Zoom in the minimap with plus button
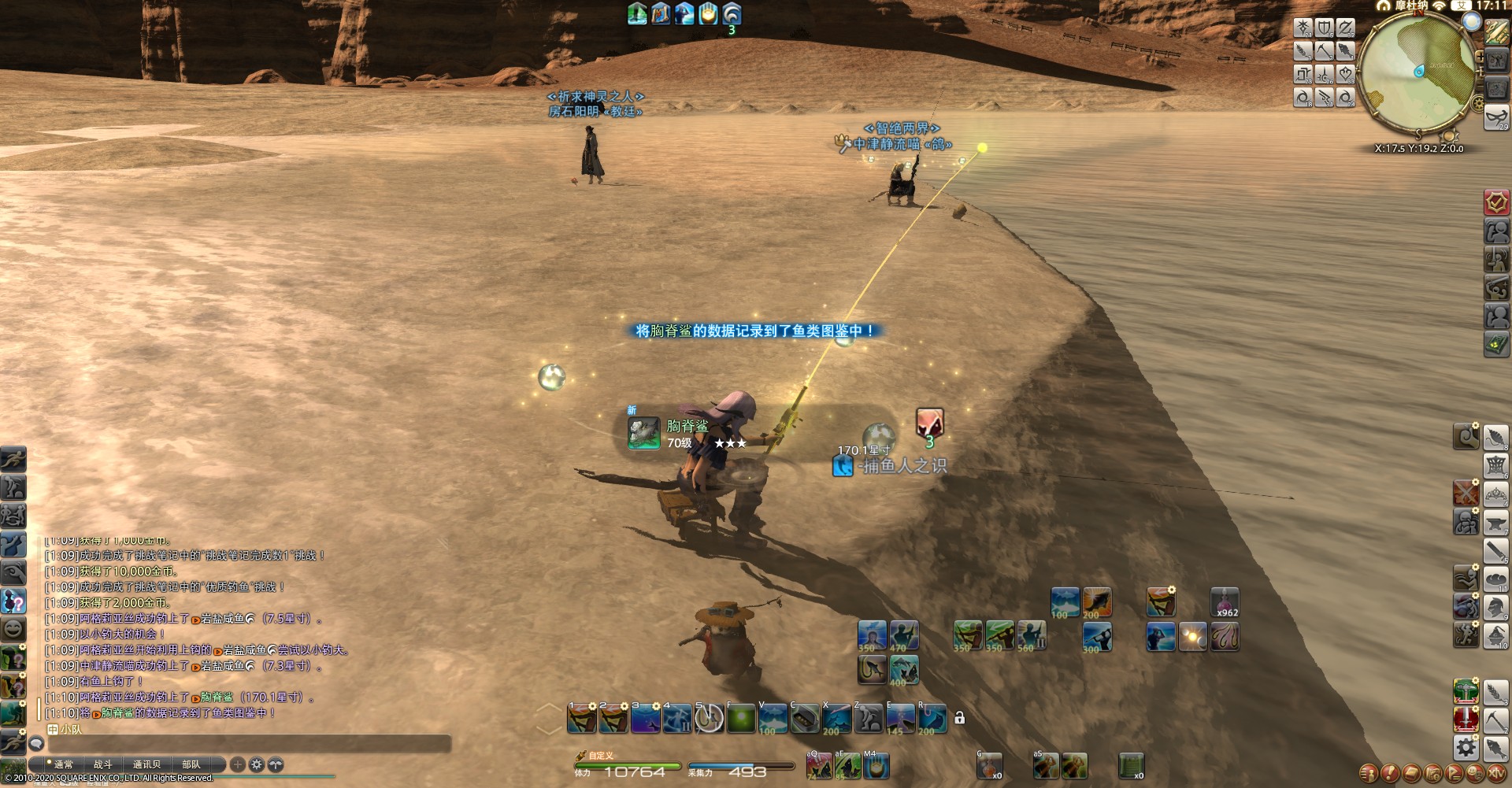 [1480, 57]
